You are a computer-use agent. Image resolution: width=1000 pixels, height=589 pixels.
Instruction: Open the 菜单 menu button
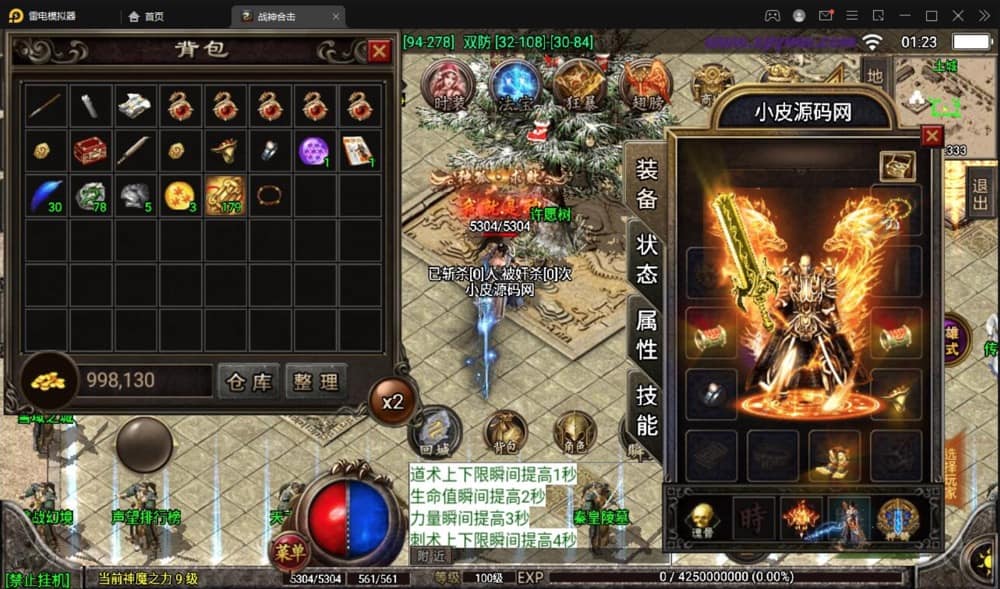tap(289, 551)
